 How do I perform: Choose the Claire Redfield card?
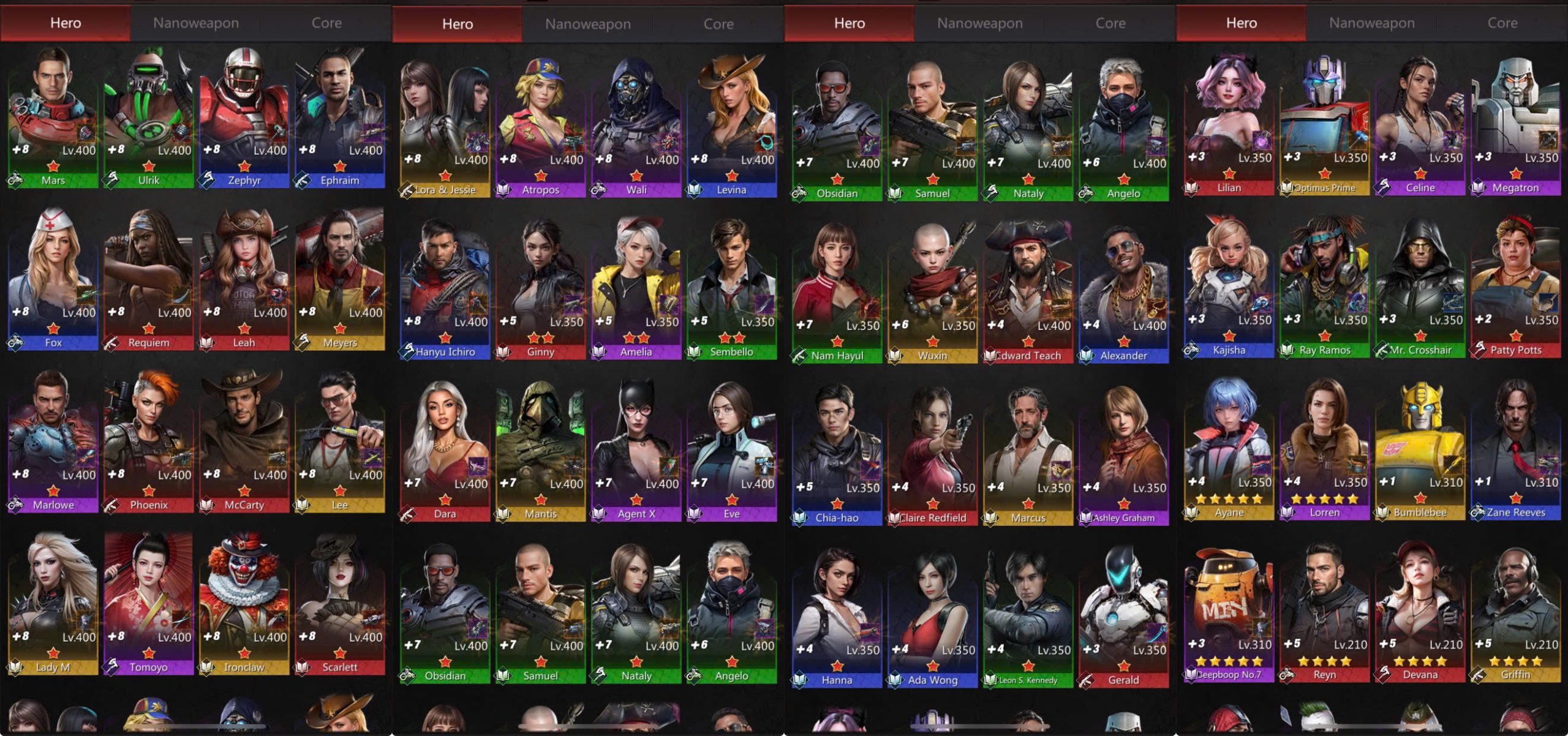coord(933,453)
